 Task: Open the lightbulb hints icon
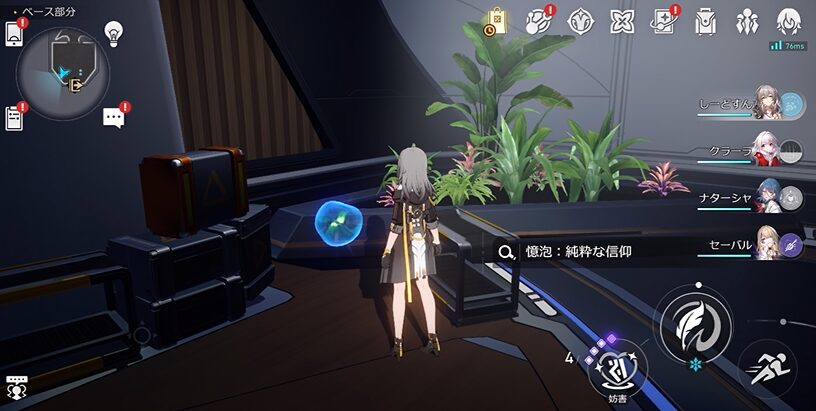coord(114,33)
